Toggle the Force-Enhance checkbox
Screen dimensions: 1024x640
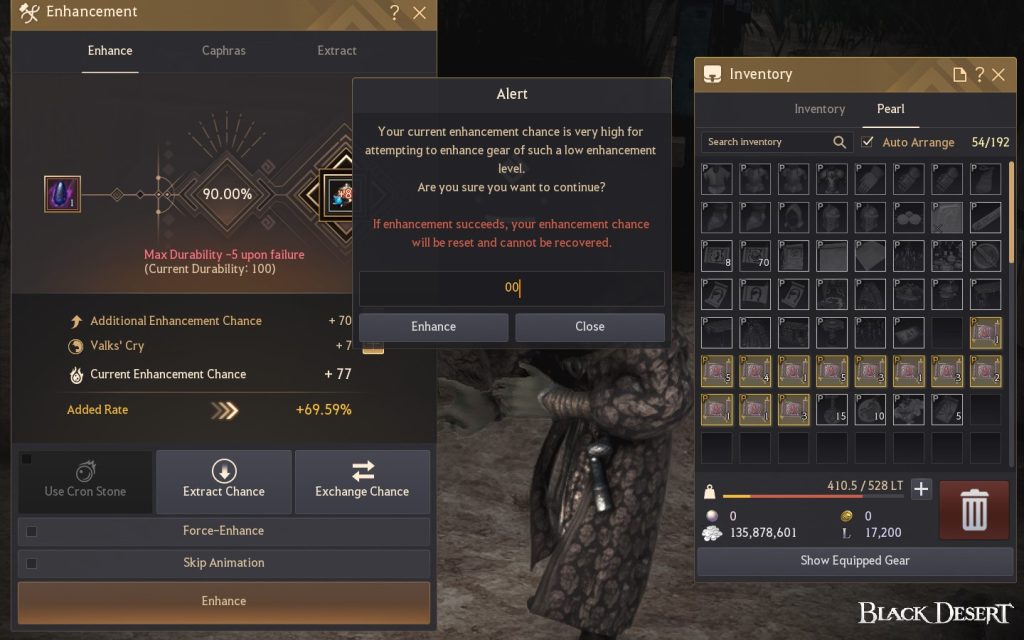[32, 531]
